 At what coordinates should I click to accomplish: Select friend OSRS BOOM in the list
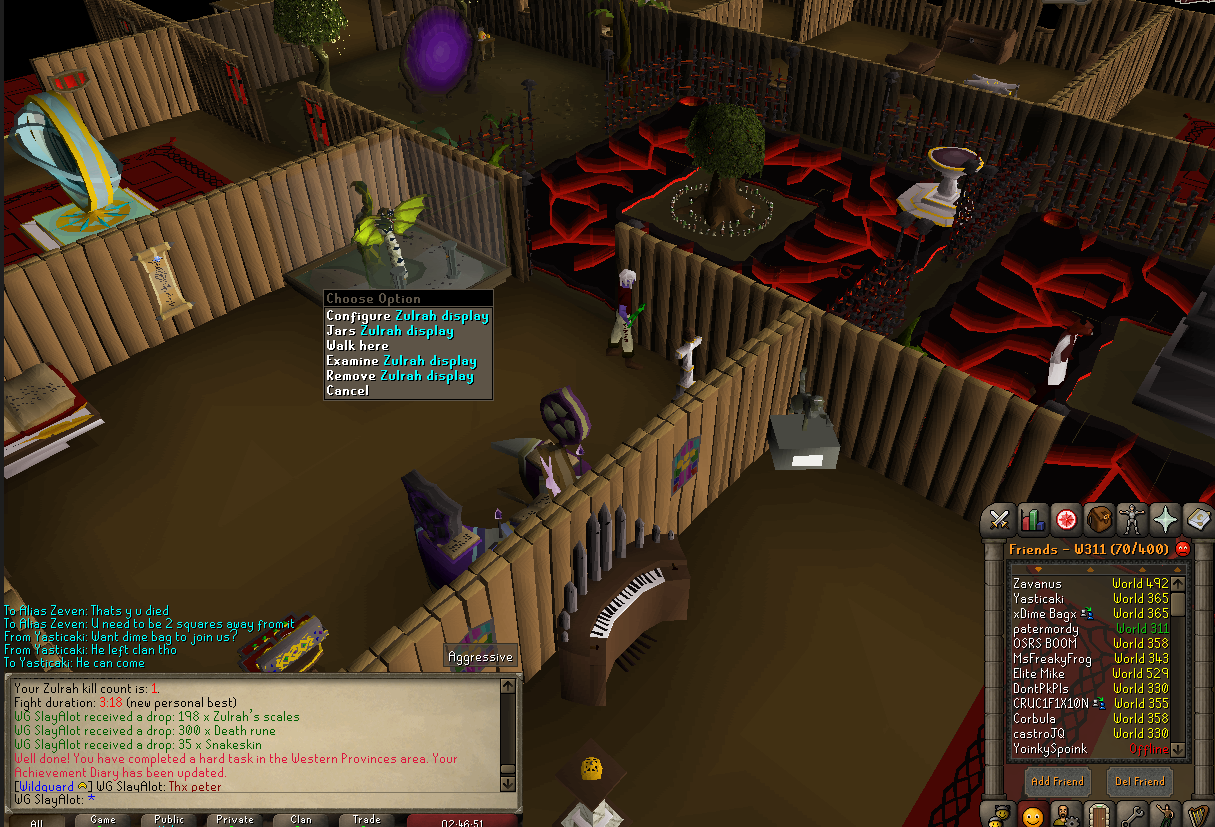1044,644
